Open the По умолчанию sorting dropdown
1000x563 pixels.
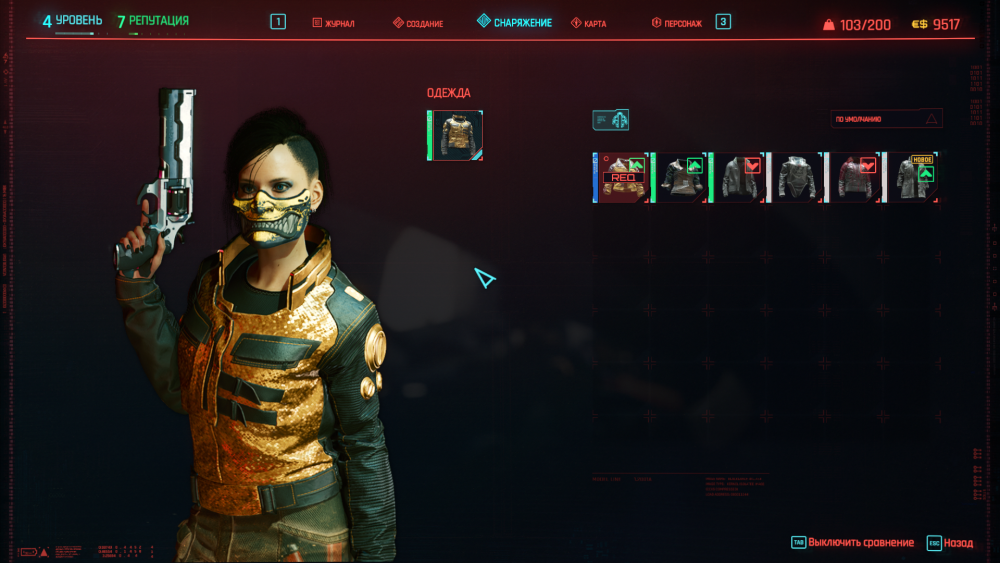(x=887, y=119)
